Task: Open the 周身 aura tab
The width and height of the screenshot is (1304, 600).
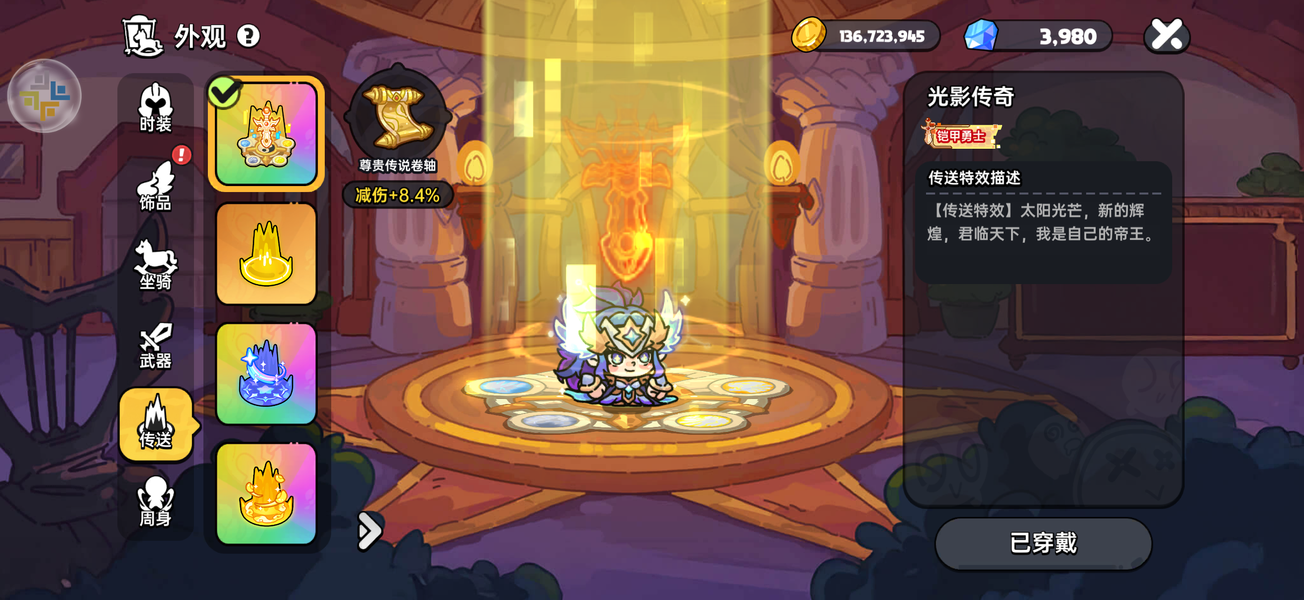Action: (155, 503)
